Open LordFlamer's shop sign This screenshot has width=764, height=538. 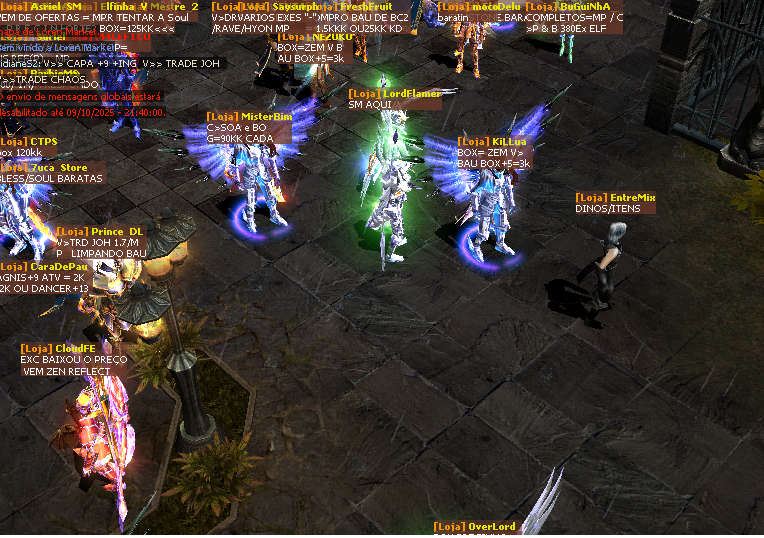(394, 93)
